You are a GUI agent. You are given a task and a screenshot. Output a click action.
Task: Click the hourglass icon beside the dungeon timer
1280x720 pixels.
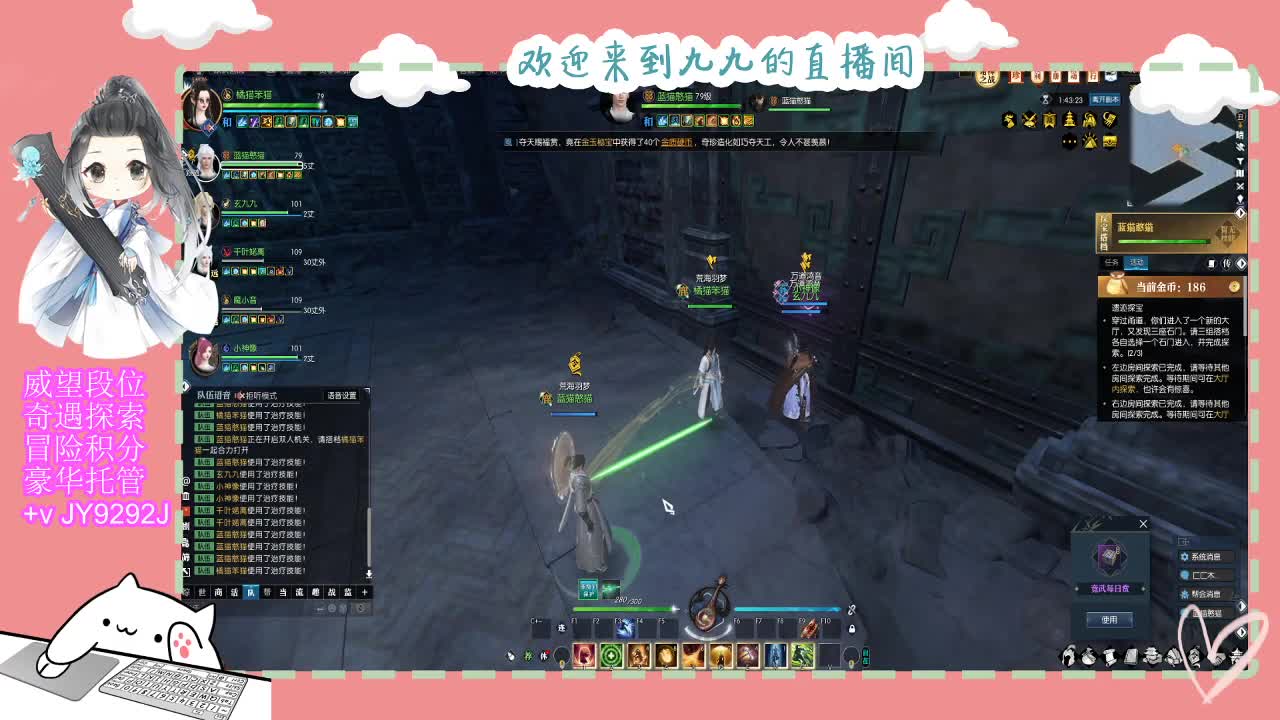1045,98
